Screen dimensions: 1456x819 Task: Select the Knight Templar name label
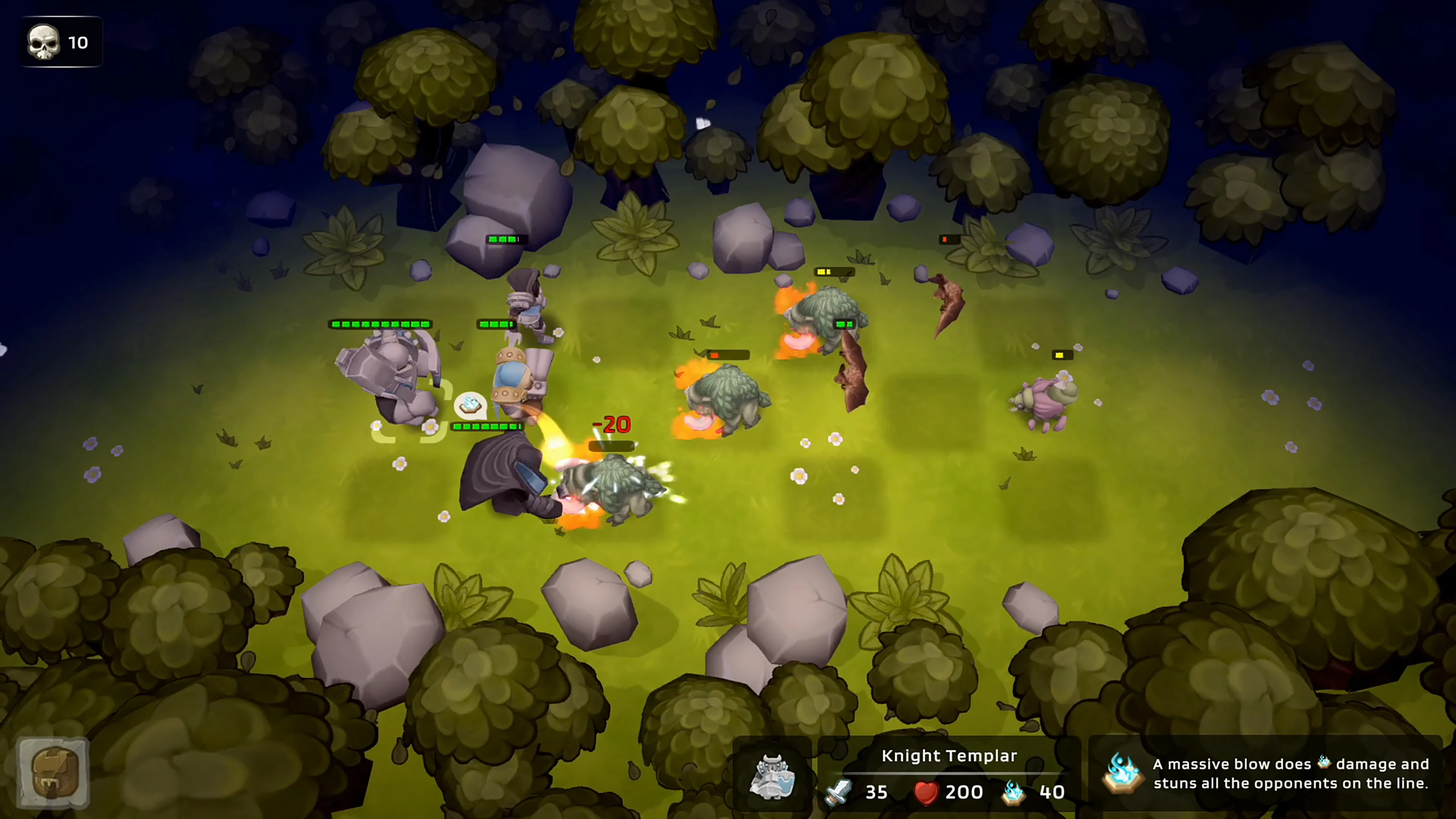coord(949,756)
